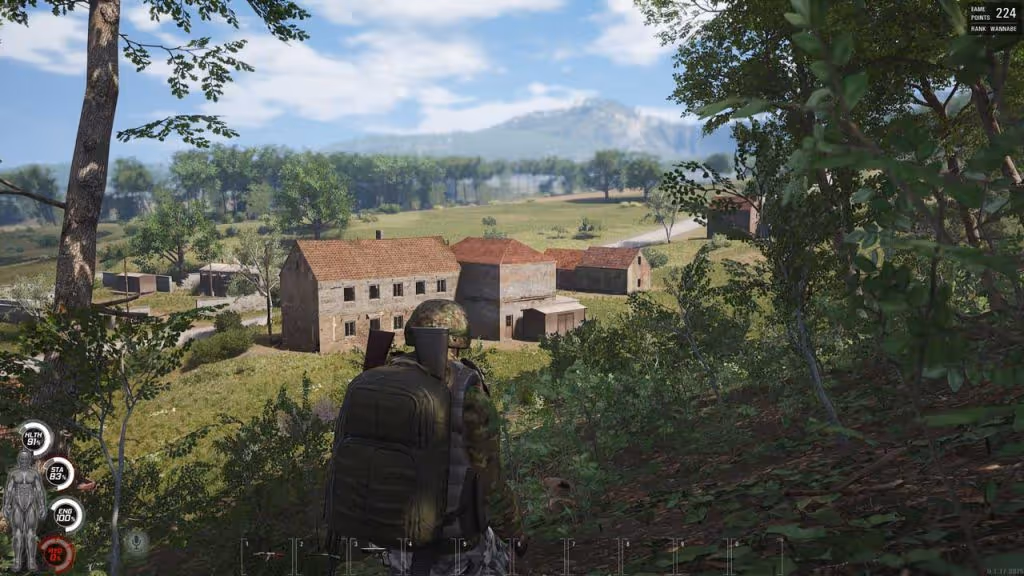
Task: Toggle the microphone voice chat icon
Action: (x=137, y=543)
